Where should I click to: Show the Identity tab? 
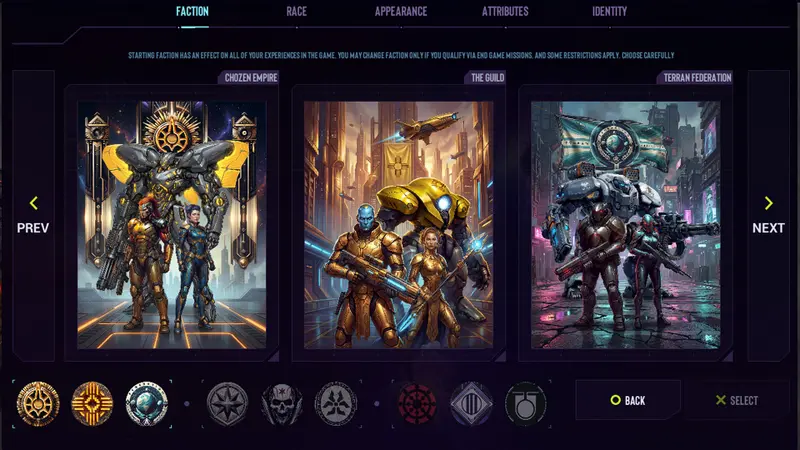609,12
